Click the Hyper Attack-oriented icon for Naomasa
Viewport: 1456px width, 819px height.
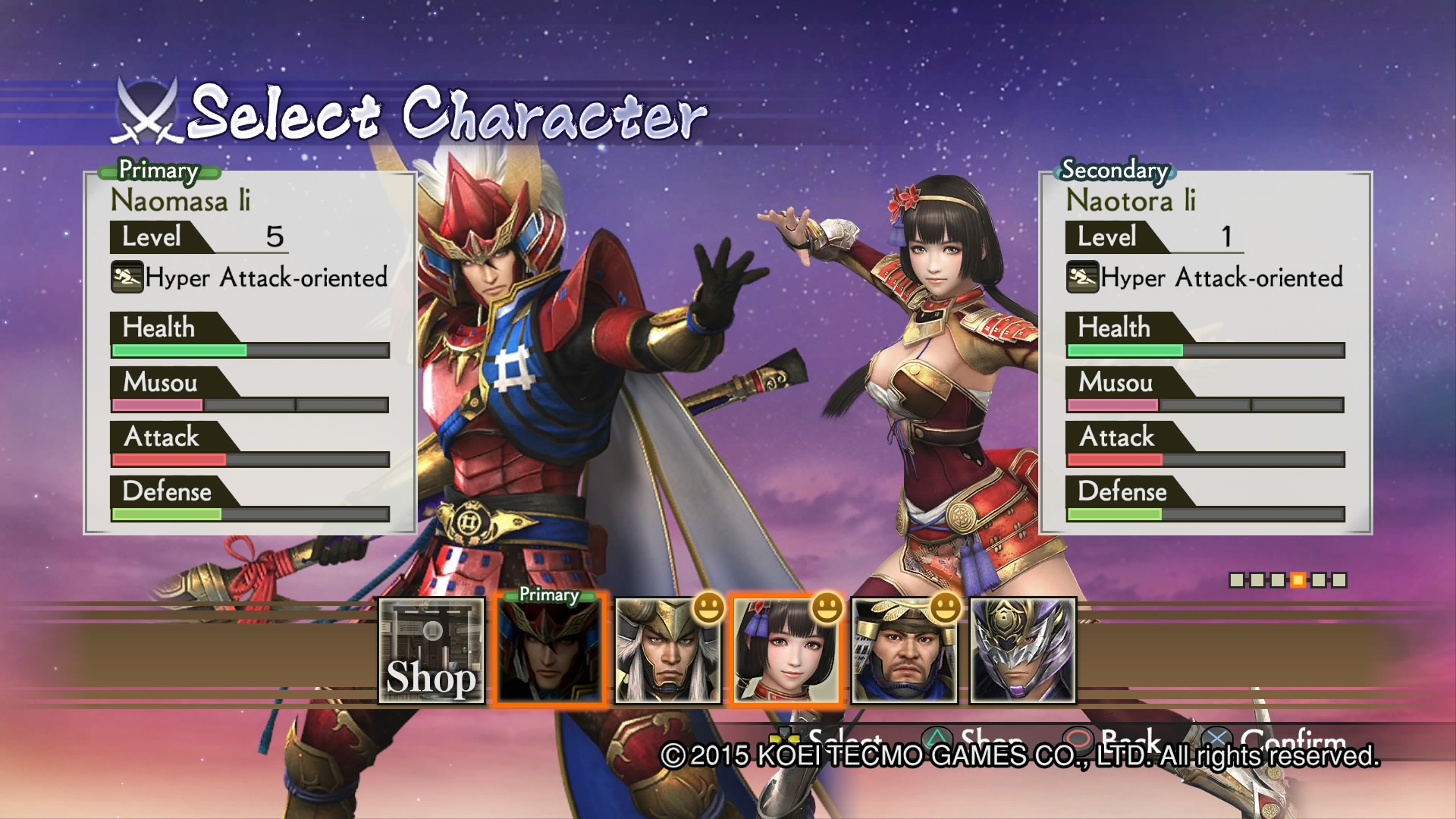point(127,278)
